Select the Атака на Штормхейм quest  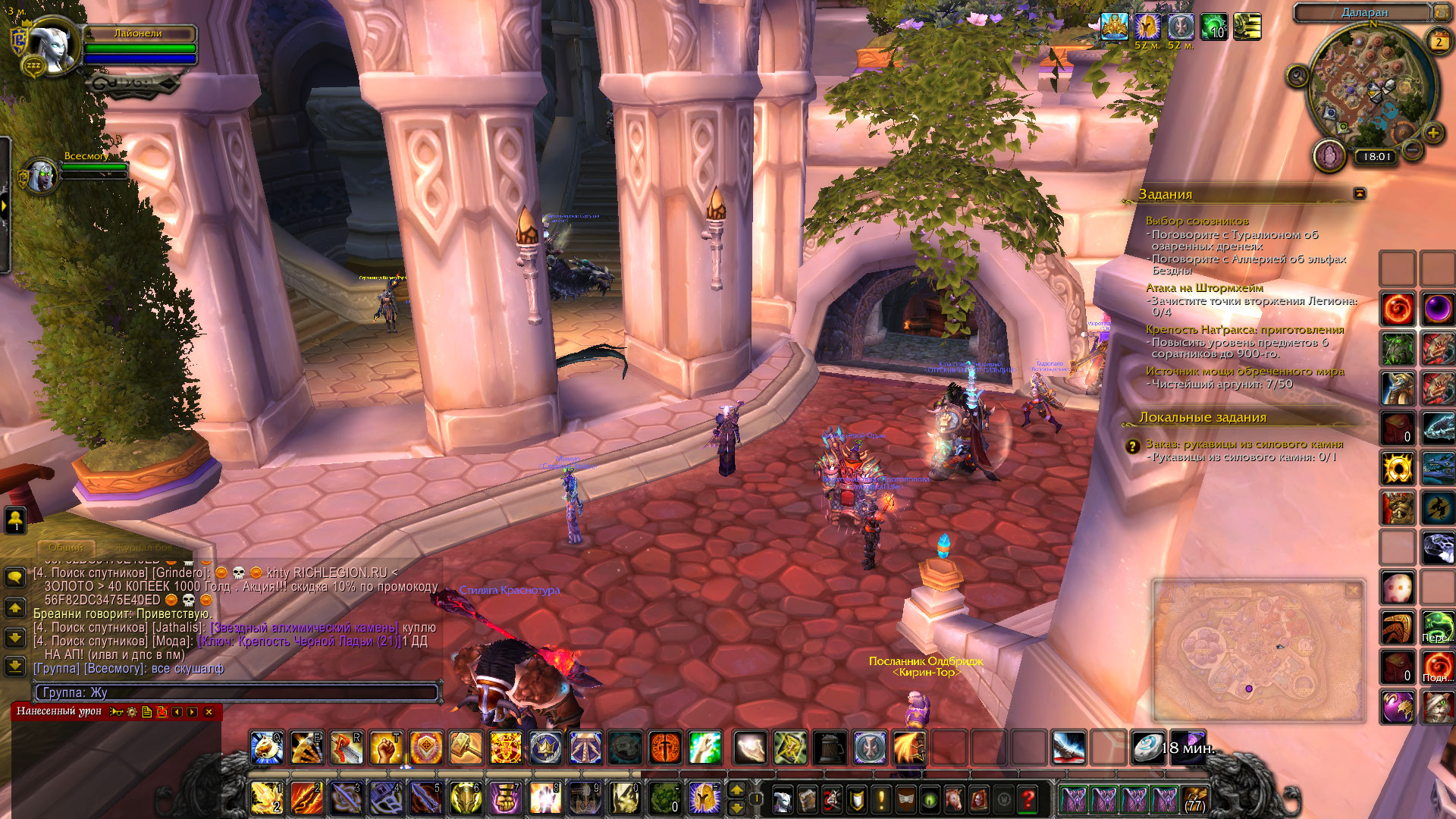coord(1204,288)
